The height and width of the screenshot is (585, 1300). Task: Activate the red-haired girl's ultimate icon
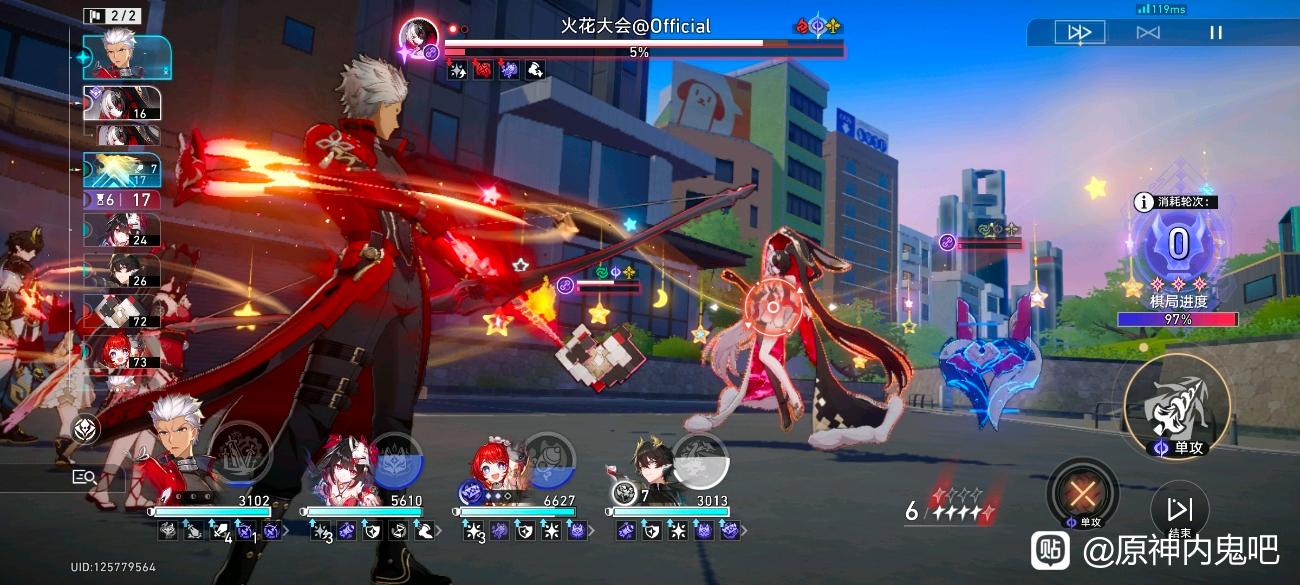coord(549,459)
